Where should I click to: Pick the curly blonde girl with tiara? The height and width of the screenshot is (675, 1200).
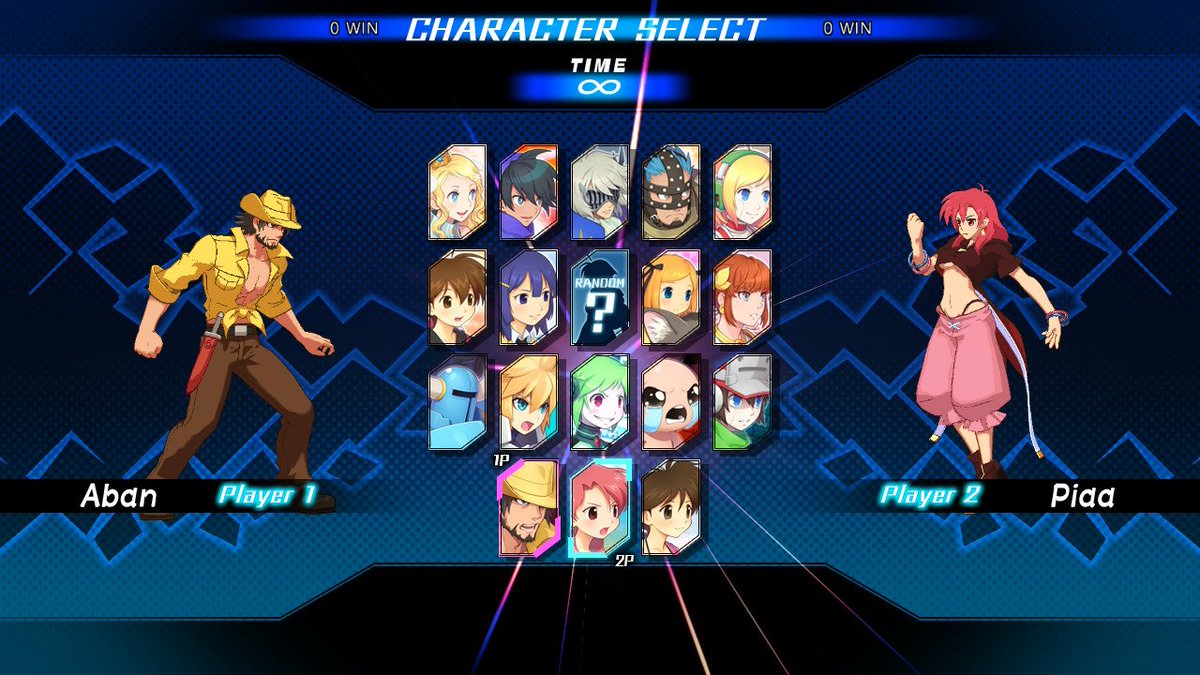tap(457, 192)
